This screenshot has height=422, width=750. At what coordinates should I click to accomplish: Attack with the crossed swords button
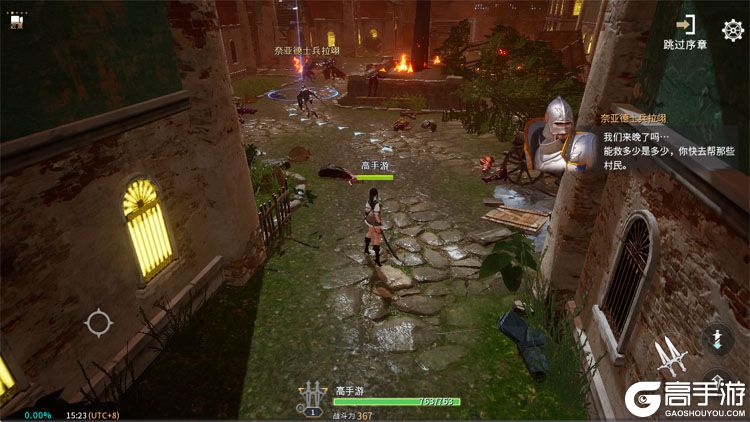(669, 356)
